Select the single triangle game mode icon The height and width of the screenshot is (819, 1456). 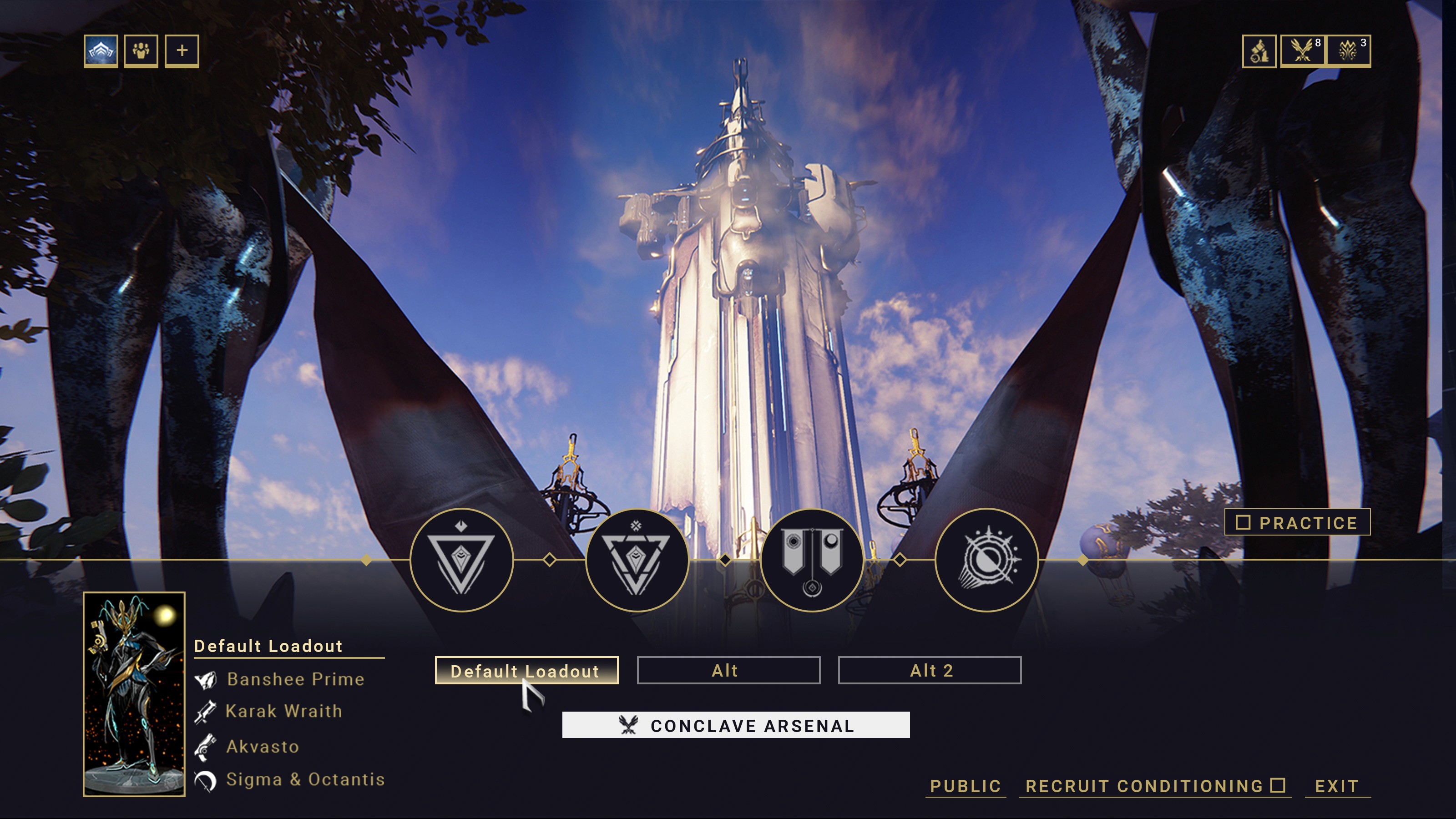pyautogui.click(x=461, y=560)
